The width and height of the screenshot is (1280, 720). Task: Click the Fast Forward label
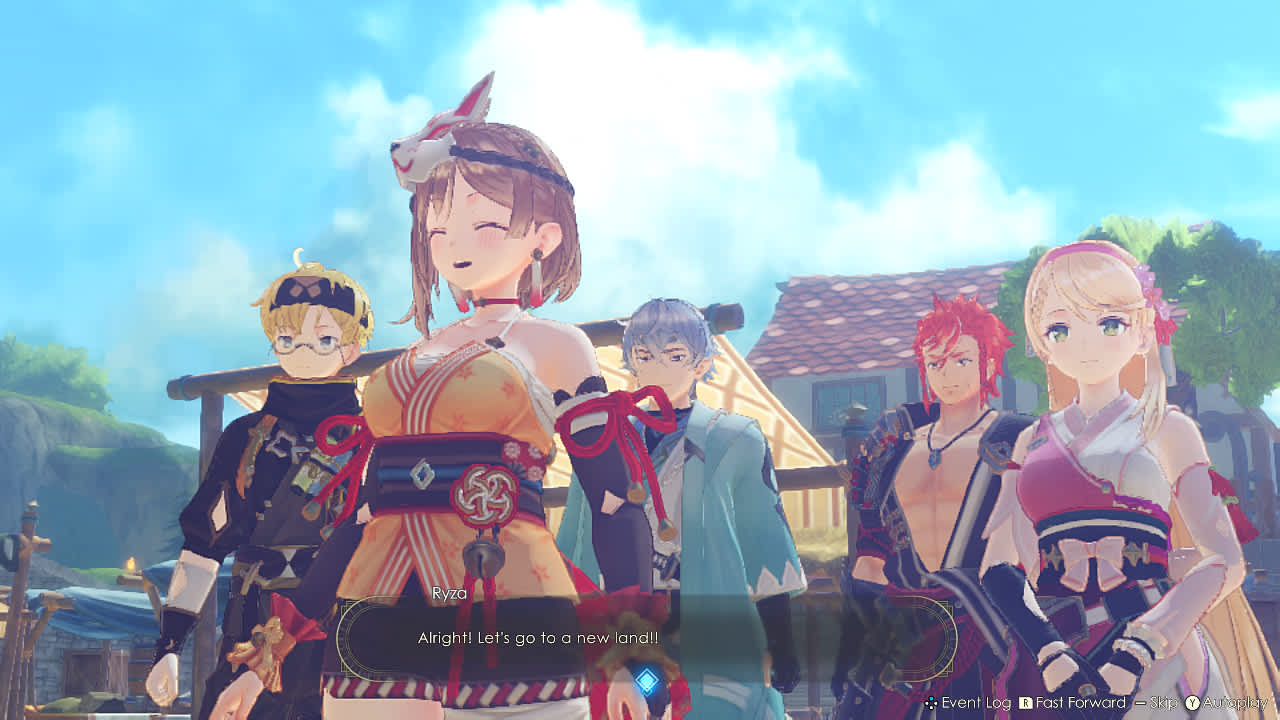(1080, 702)
